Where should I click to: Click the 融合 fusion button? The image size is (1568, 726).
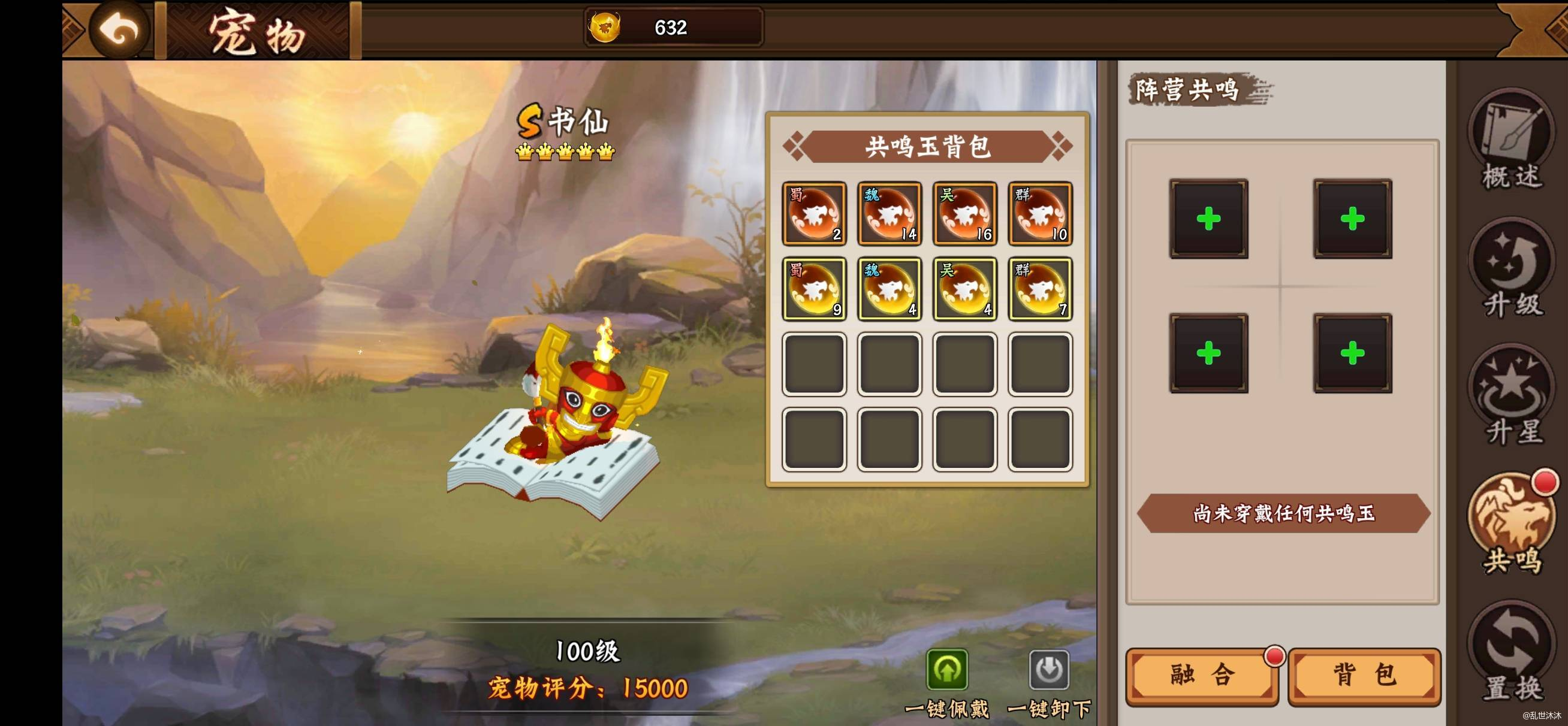point(1202,676)
